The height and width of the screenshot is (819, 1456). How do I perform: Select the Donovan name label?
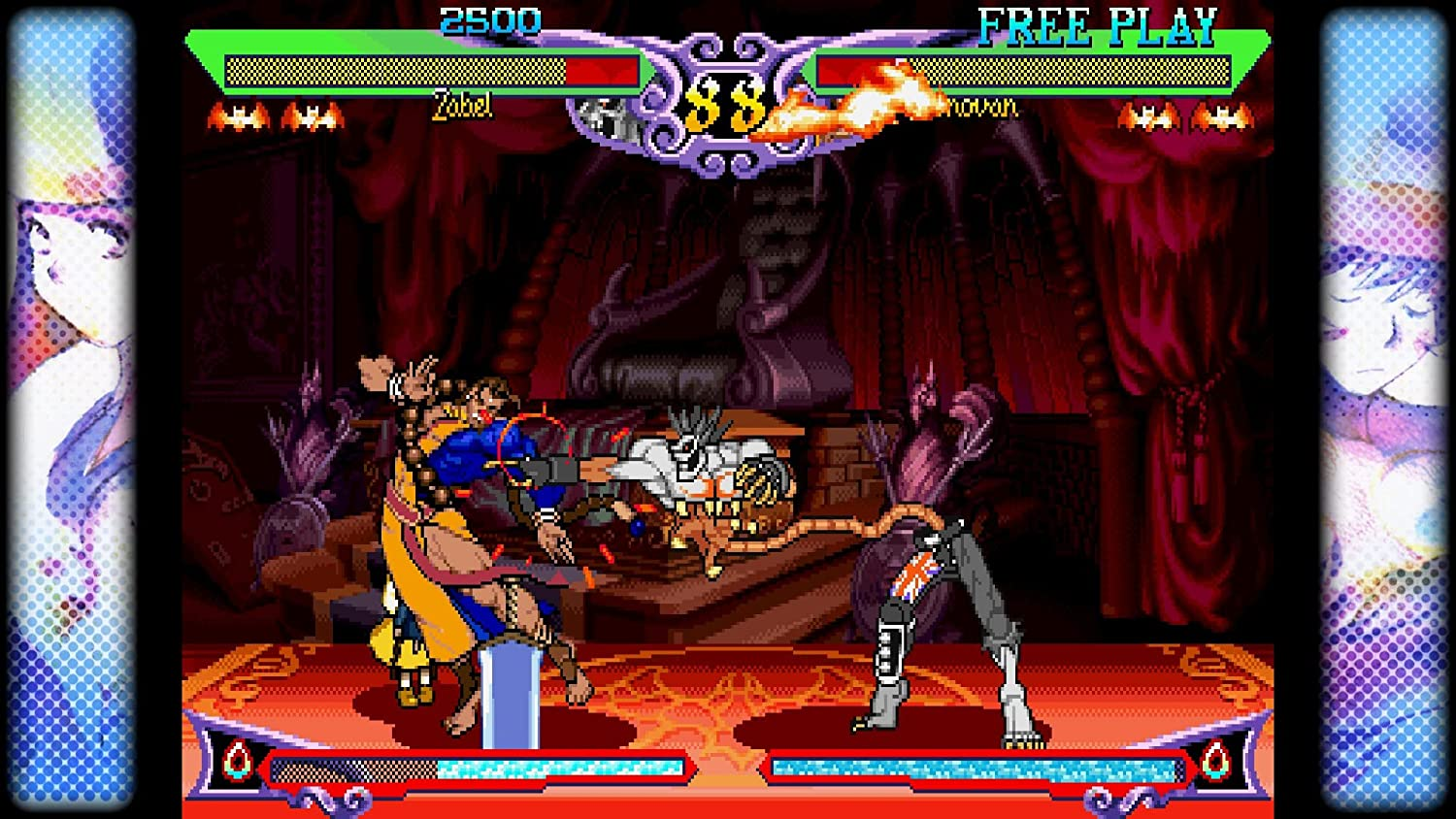(x=980, y=107)
